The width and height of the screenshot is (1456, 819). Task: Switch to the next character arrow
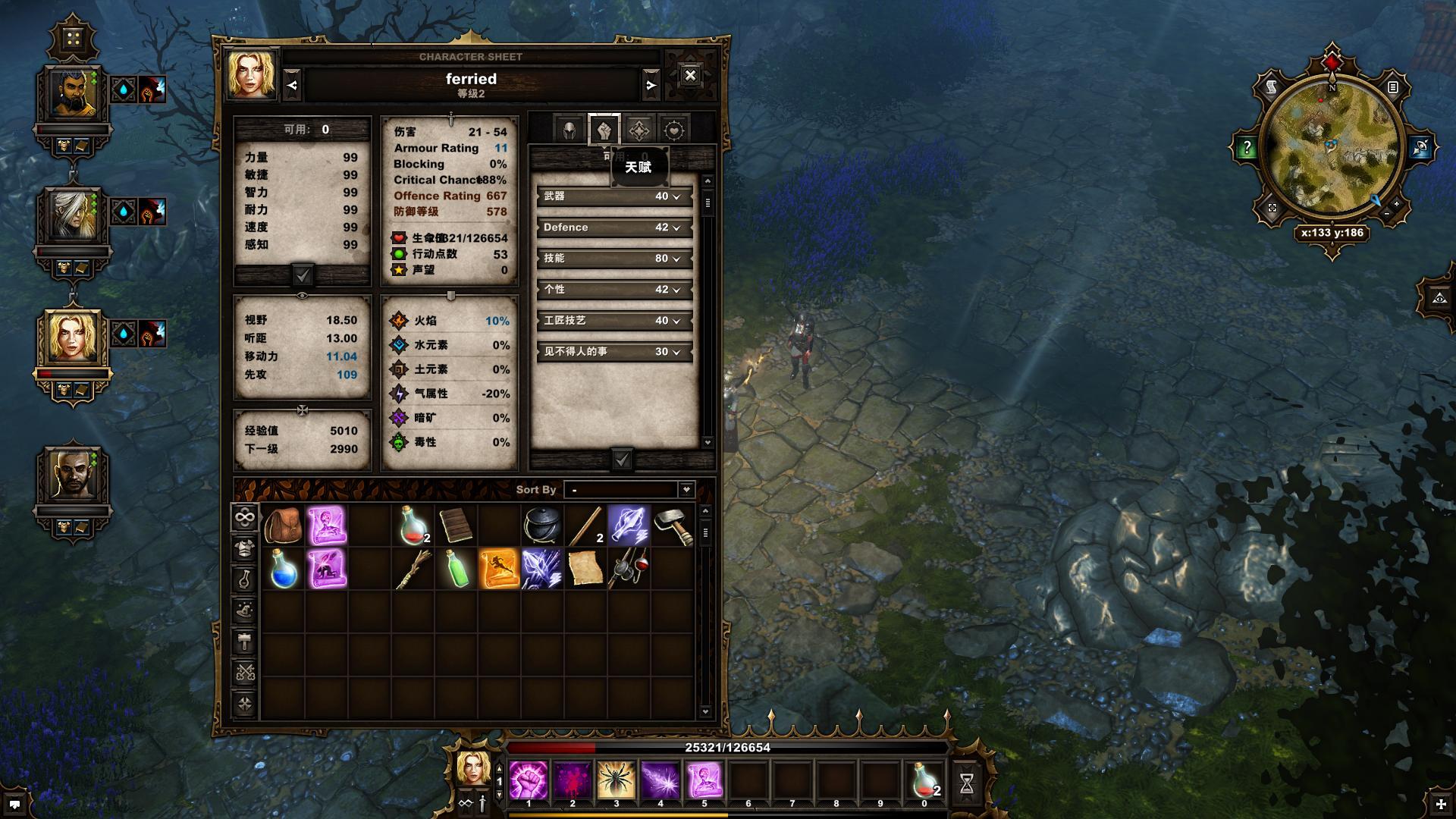tap(651, 86)
